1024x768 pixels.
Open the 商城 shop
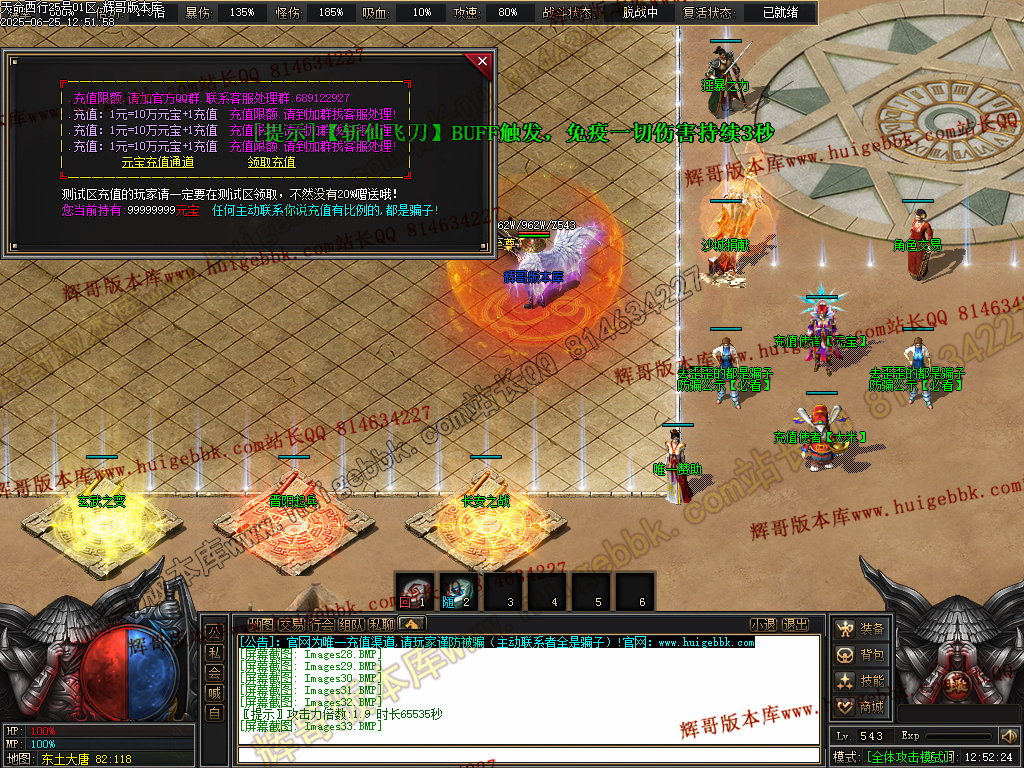point(861,707)
